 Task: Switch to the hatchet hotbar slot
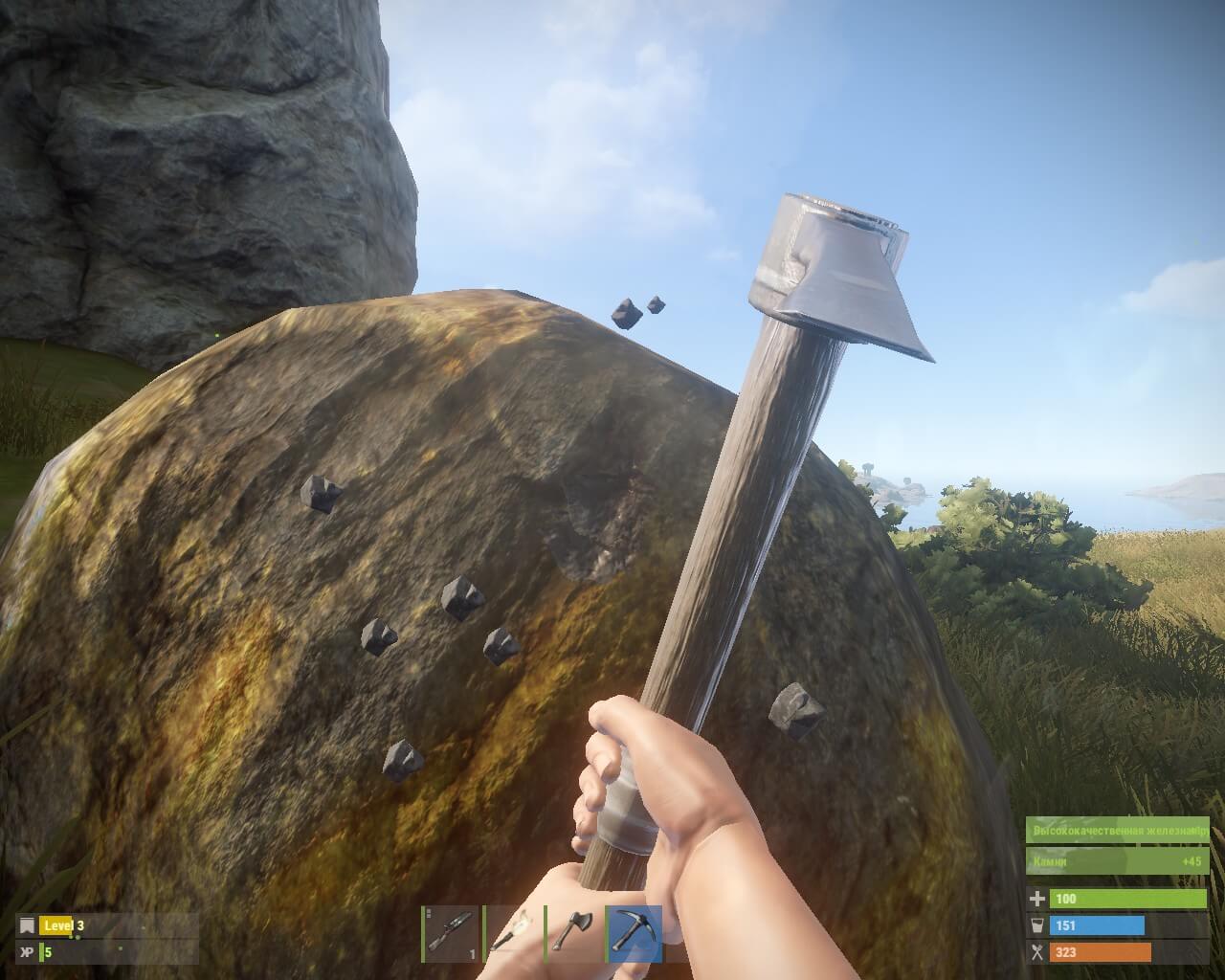click(x=573, y=933)
